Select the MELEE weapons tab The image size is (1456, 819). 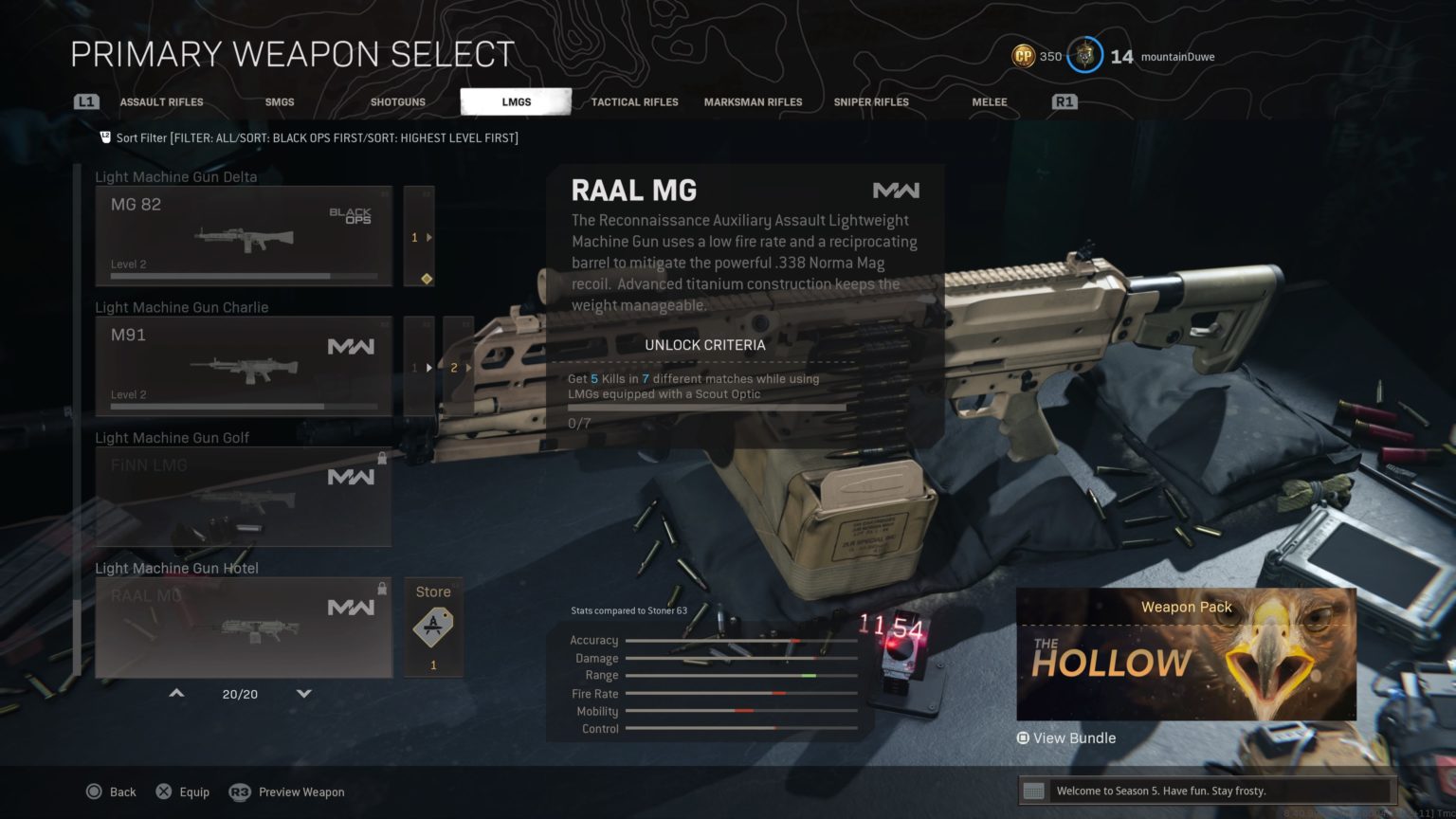pos(989,101)
